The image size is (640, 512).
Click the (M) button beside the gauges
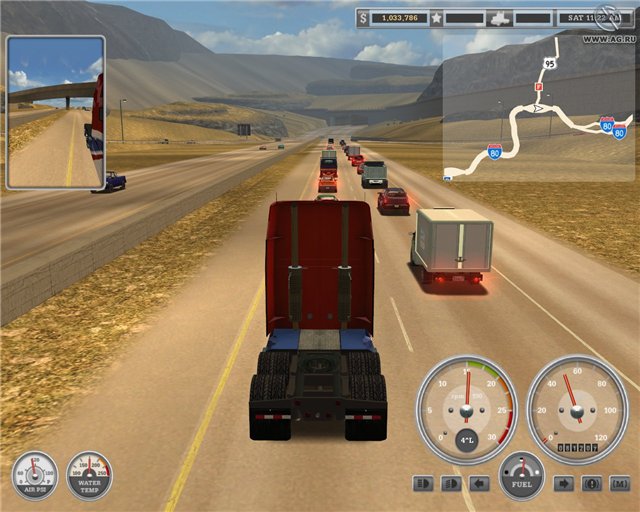pos(620,484)
